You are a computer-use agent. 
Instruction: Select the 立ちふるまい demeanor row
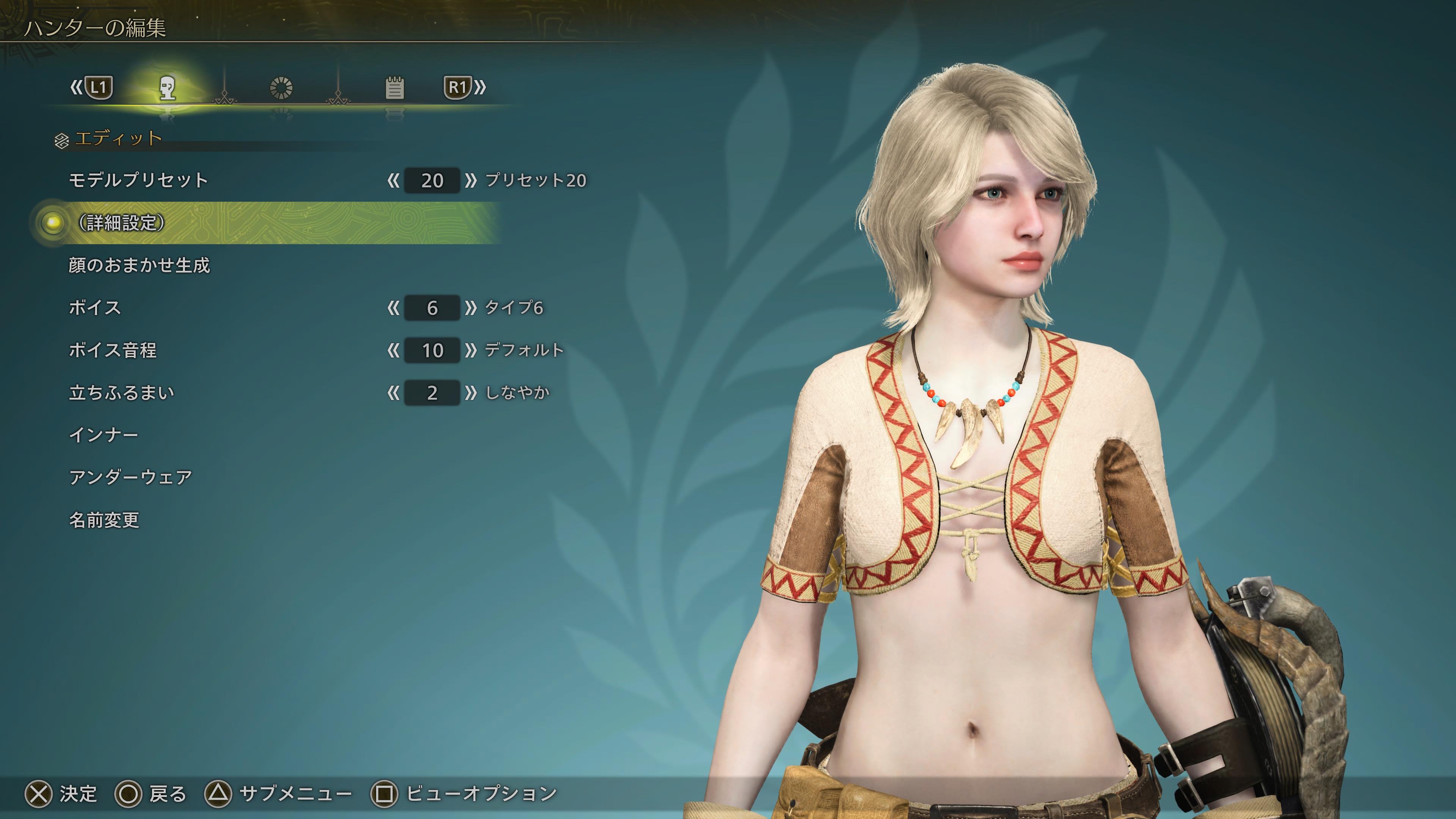pos(121,392)
